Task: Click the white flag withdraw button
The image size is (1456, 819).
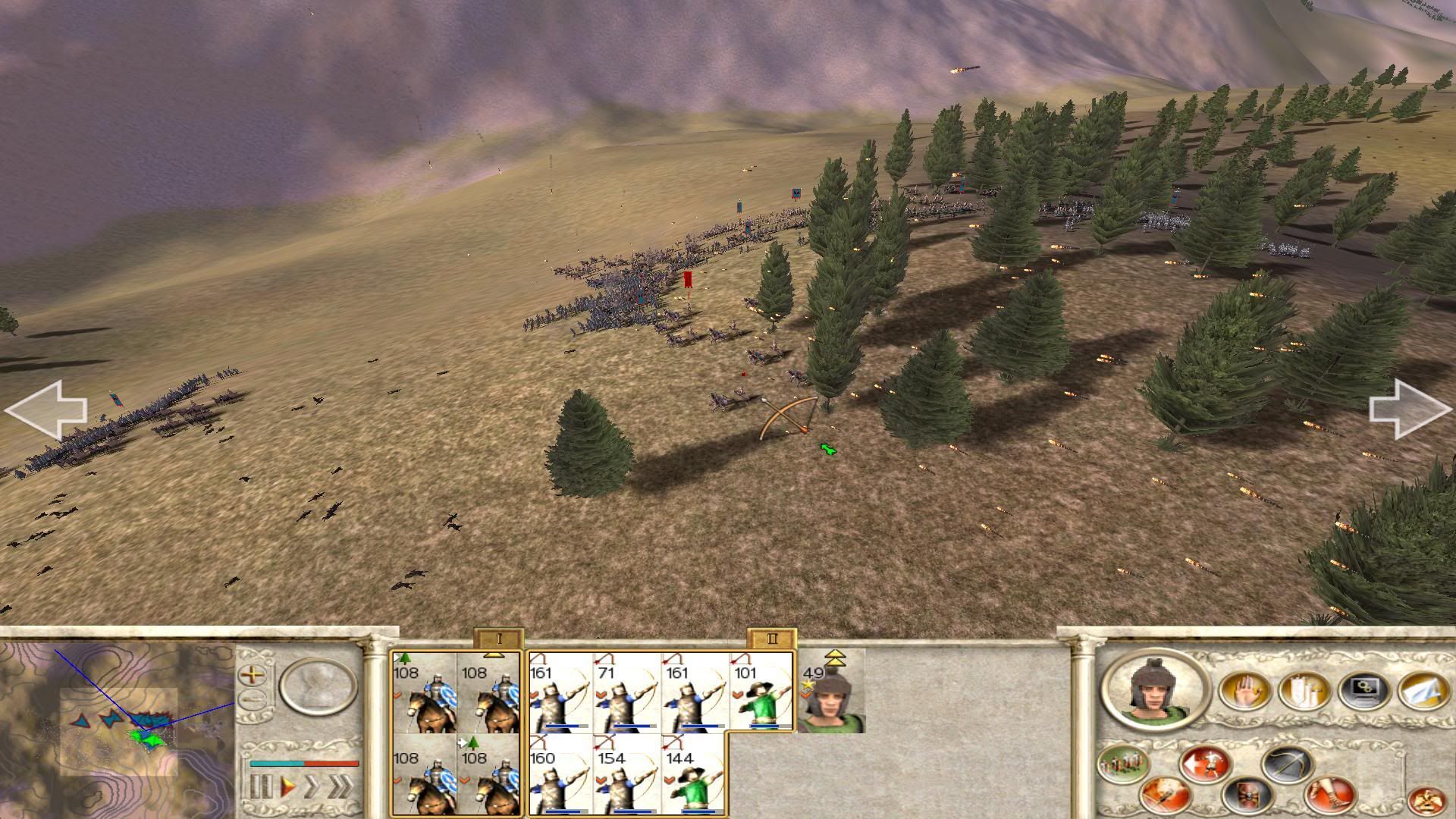Action: click(x=1423, y=691)
